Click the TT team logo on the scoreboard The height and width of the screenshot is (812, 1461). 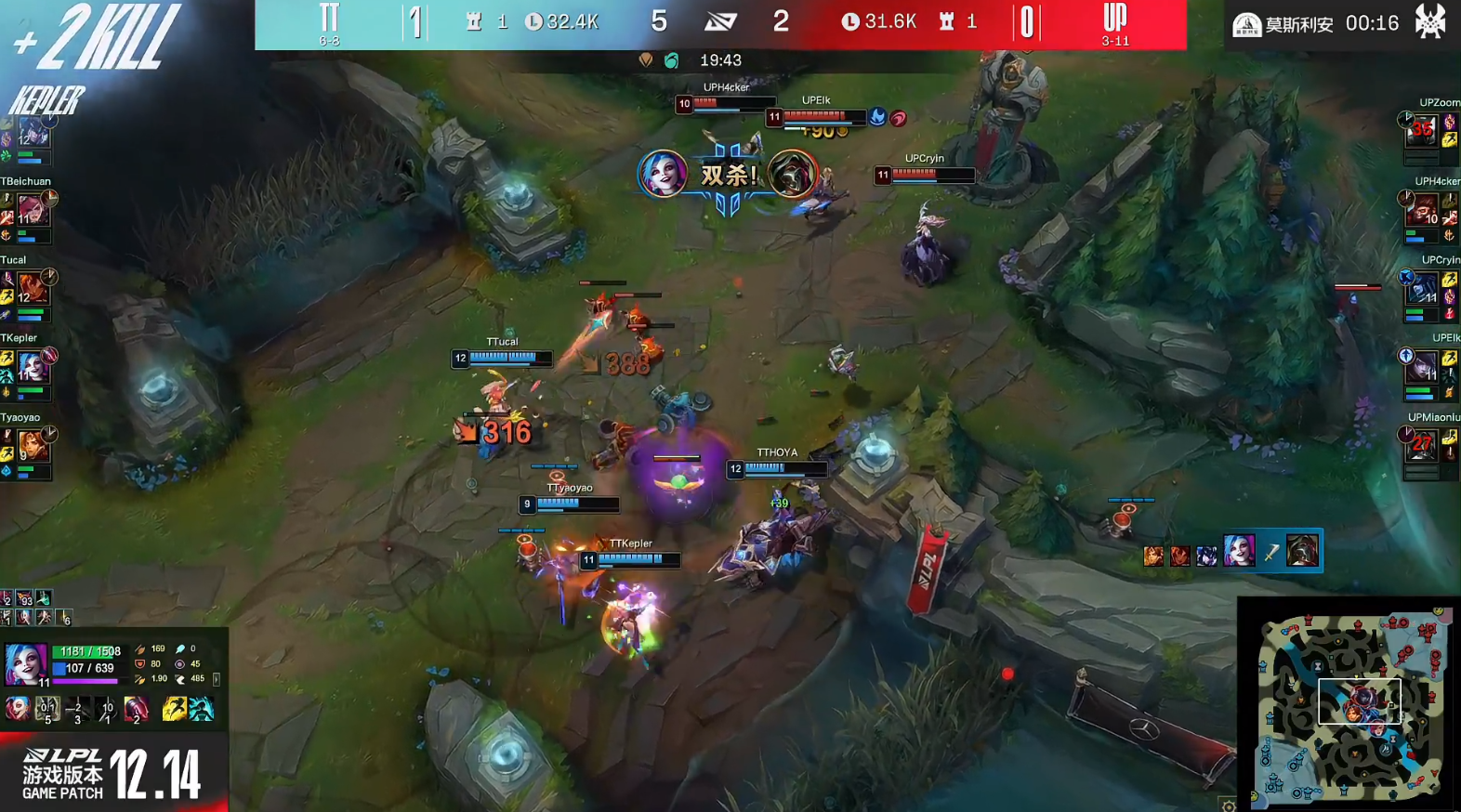[x=330, y=16]
